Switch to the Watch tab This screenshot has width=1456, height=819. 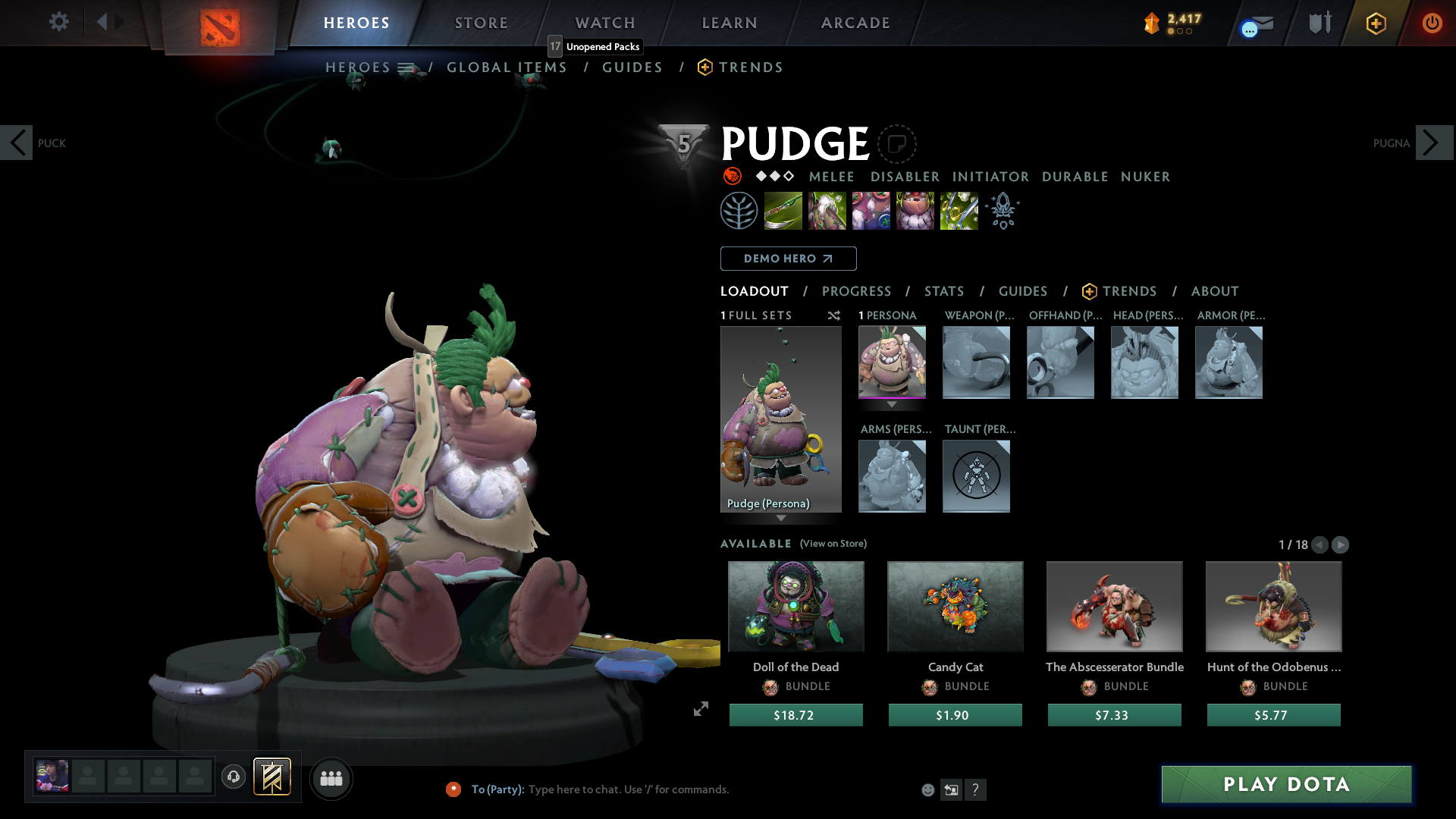click(x=605, y=23)
